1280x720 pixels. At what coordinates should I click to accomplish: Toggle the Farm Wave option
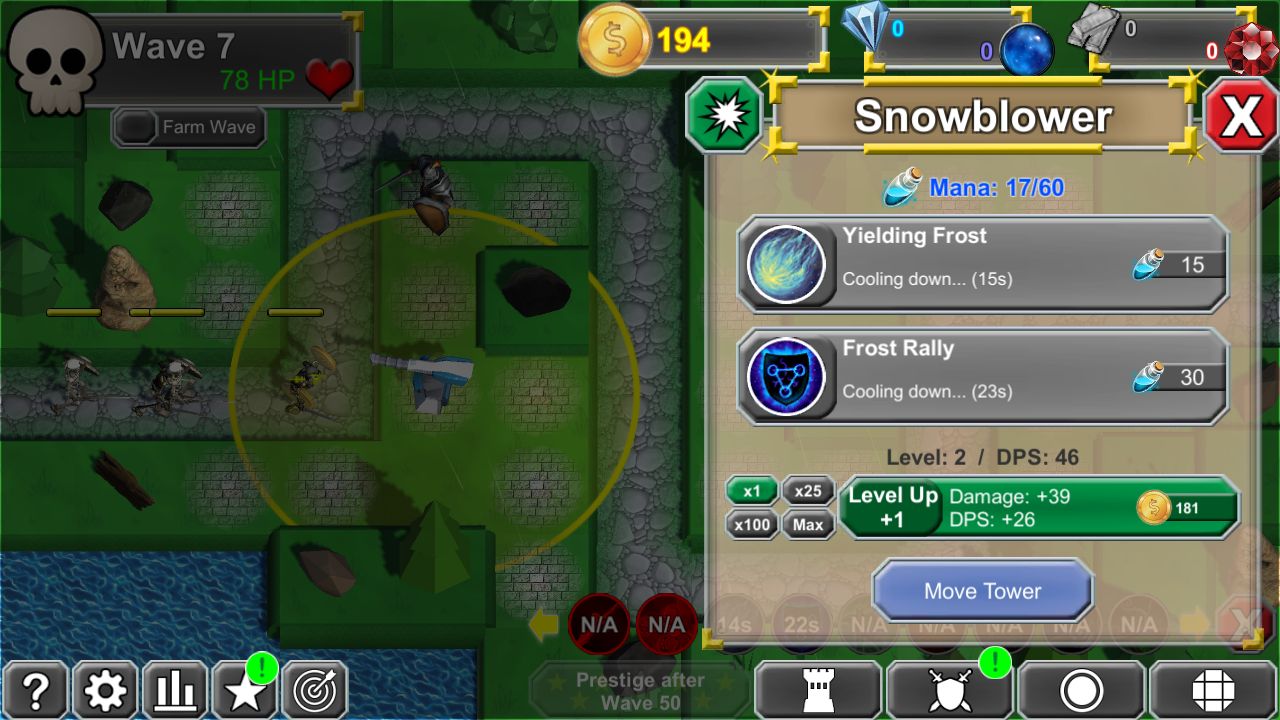click(x=189, y=127)
